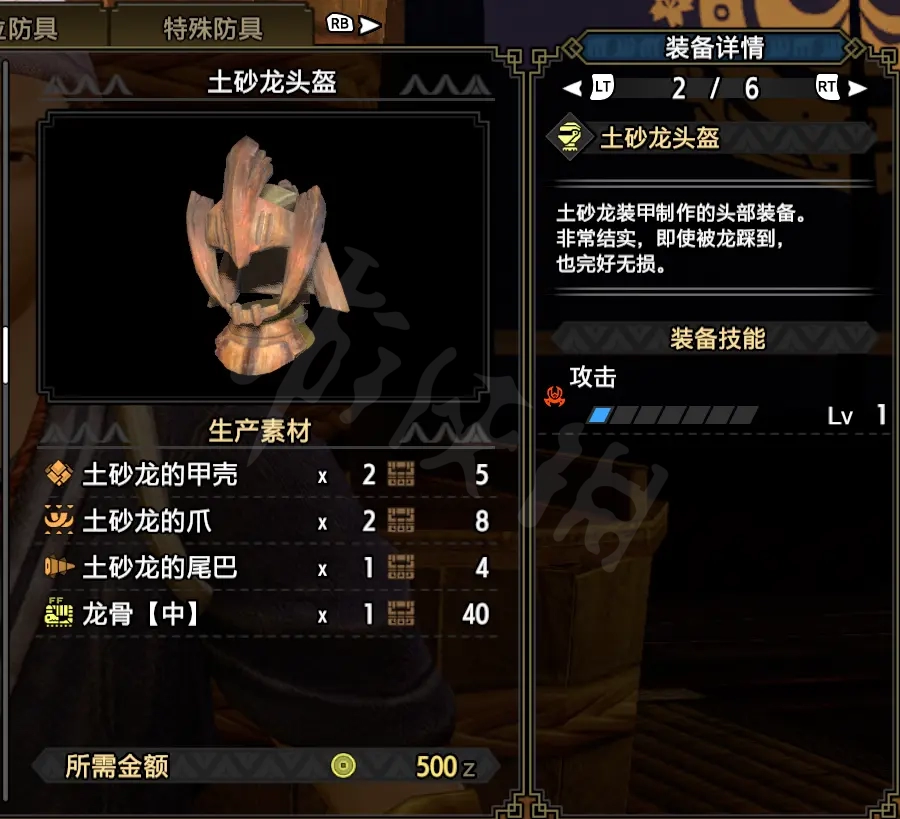Click the 土砂龙头盔 helmet preview image
Image resolution: width=900 pixels, height=819 pixels.
[x=267, y=256]
